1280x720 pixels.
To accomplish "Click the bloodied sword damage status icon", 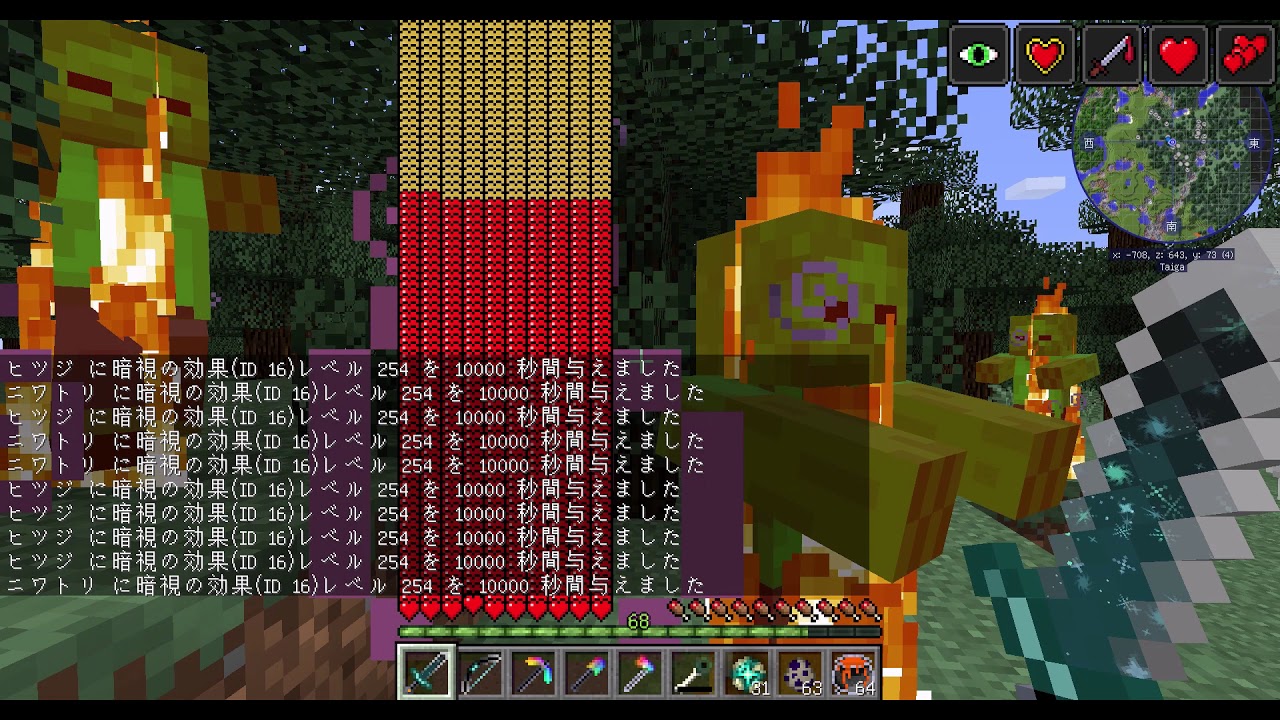I will click(x=1110, y=55).
